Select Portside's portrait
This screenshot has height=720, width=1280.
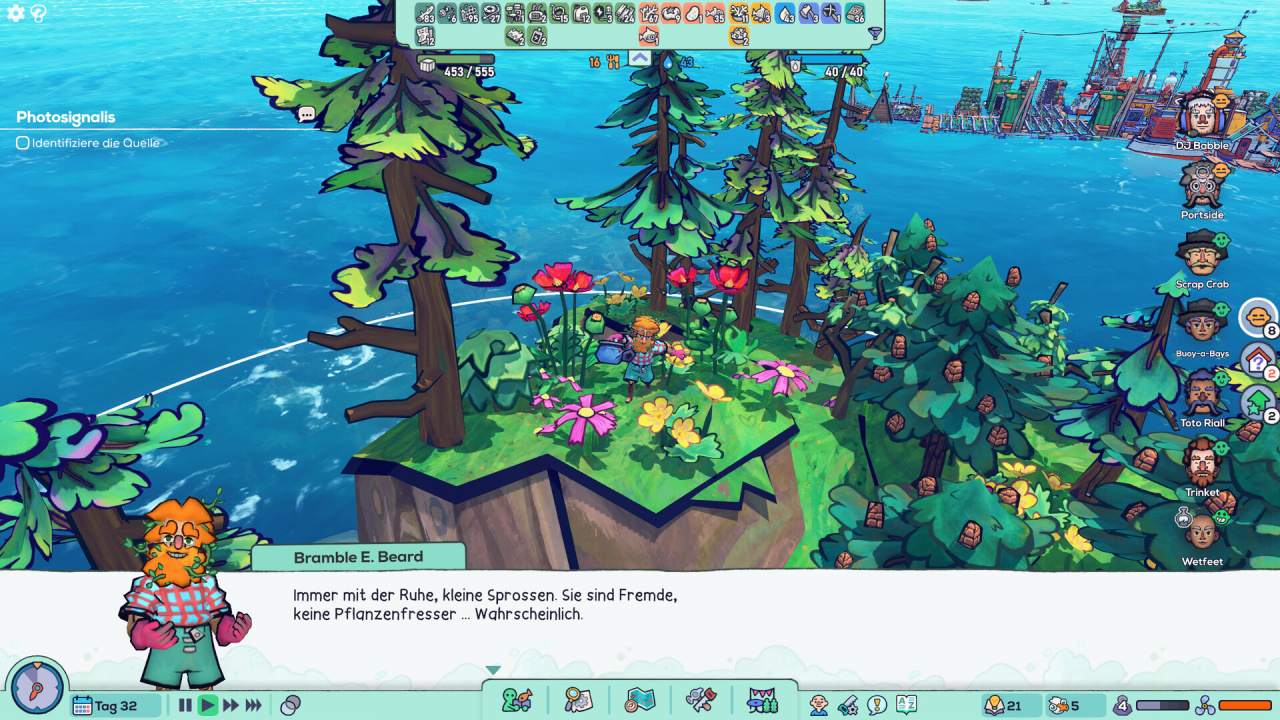coord(1200,185)
